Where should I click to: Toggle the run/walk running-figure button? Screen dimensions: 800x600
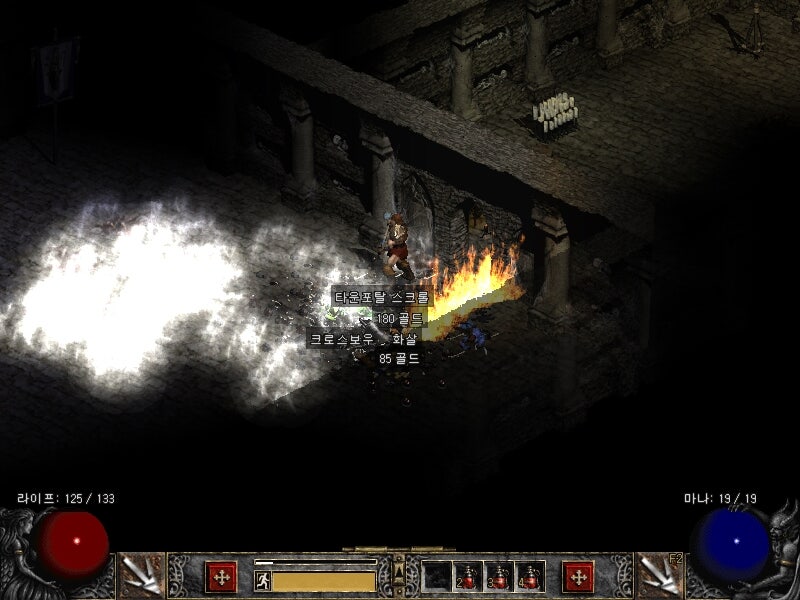click(x=263, y=581)
